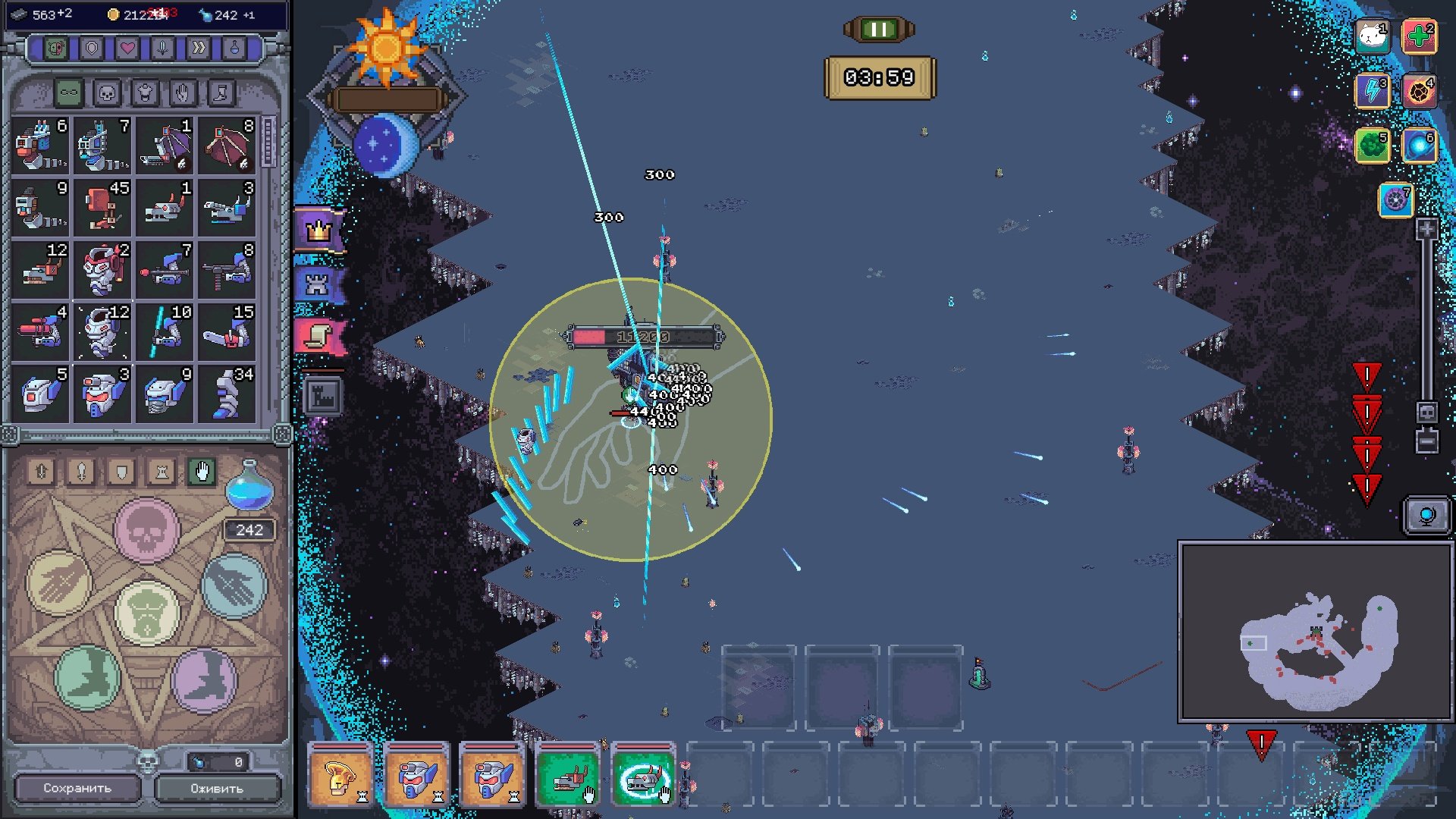Select the heart filter in top bar

(127, 49)
